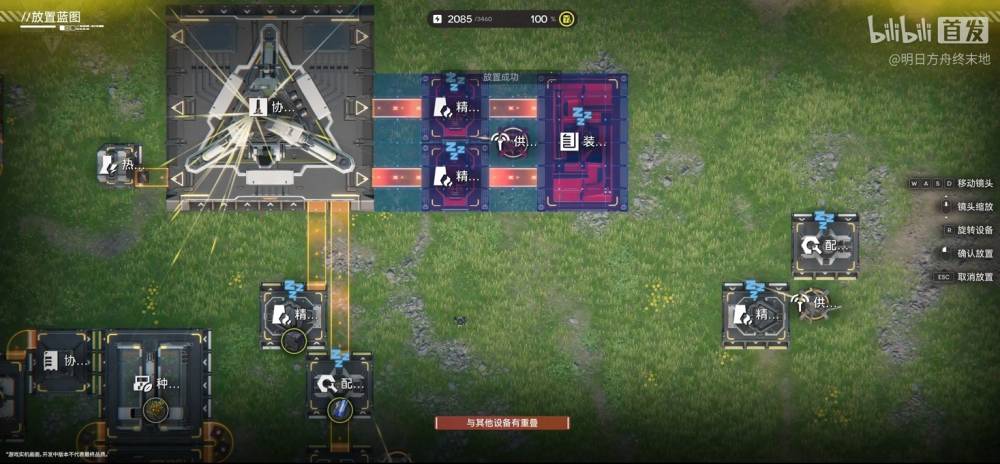Click the yellow battery power icon

pos(566,19)
